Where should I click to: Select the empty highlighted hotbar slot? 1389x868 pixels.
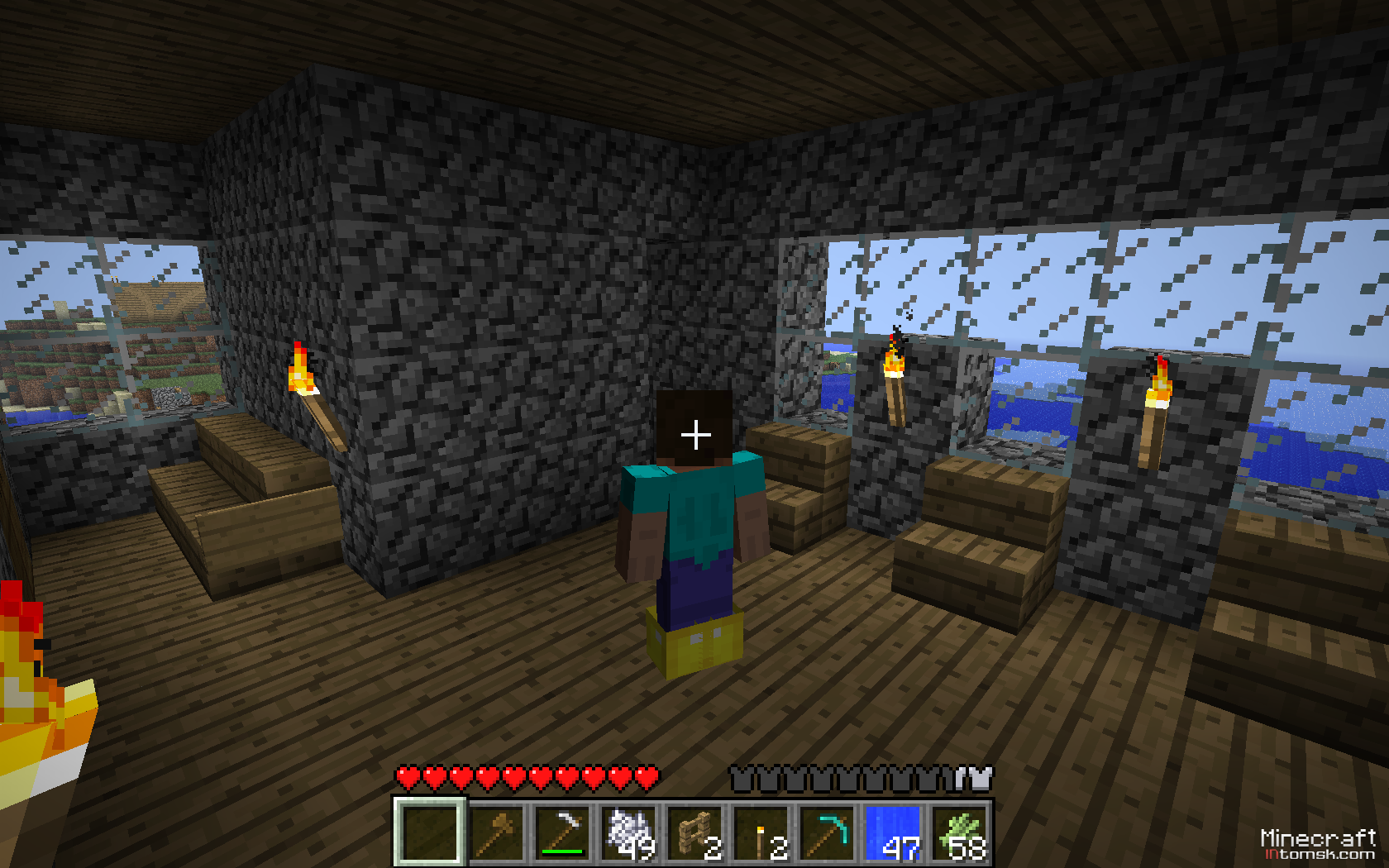coord(429,832)
